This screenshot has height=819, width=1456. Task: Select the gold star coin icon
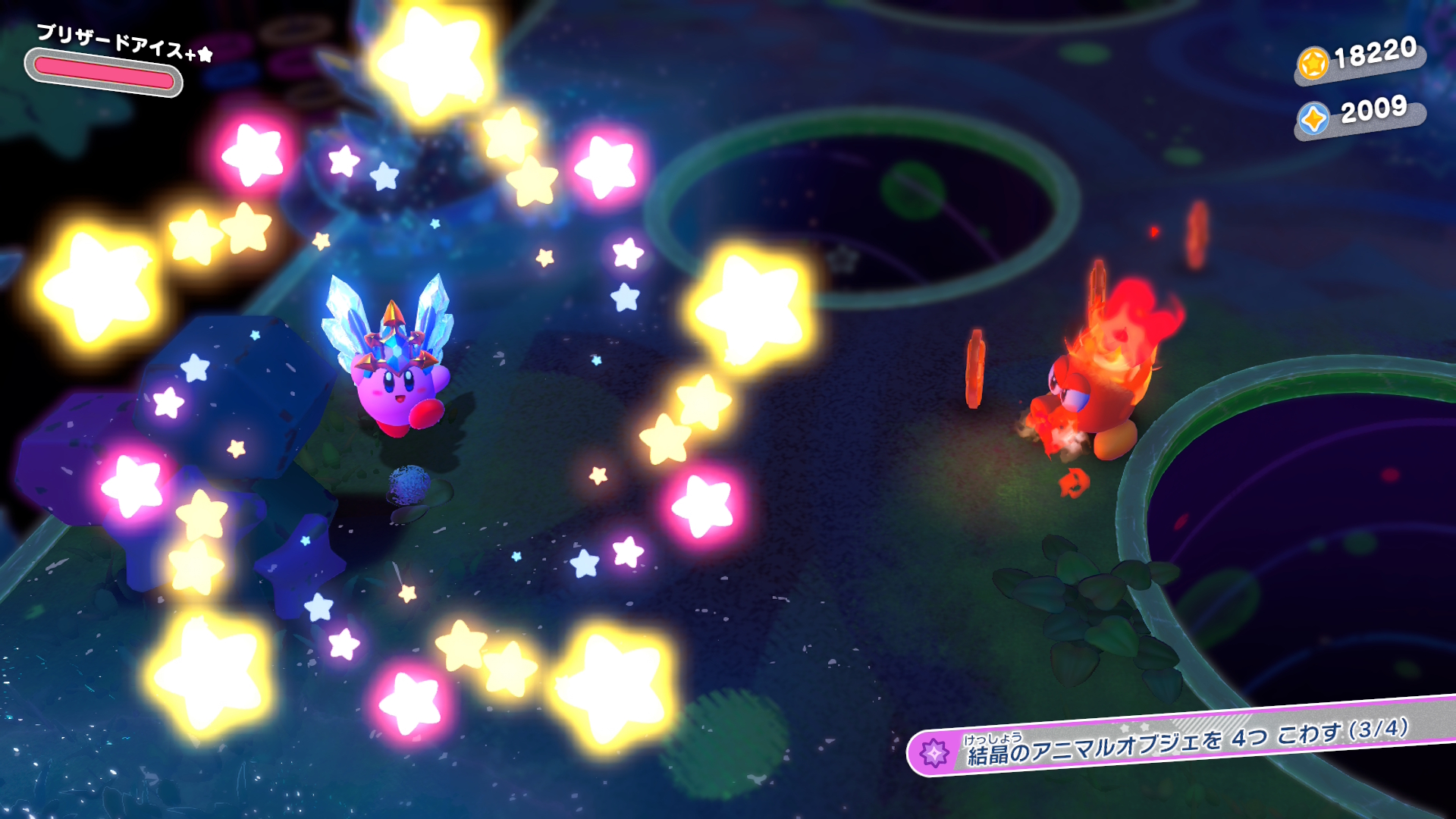pos(1313,63)
